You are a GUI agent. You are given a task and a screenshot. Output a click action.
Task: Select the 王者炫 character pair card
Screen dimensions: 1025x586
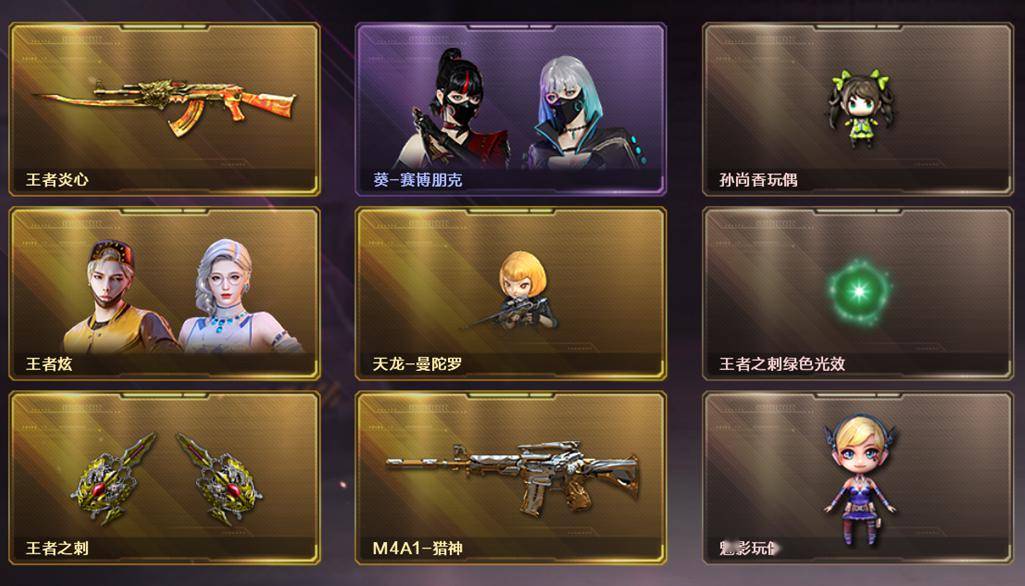click(164, 293)
